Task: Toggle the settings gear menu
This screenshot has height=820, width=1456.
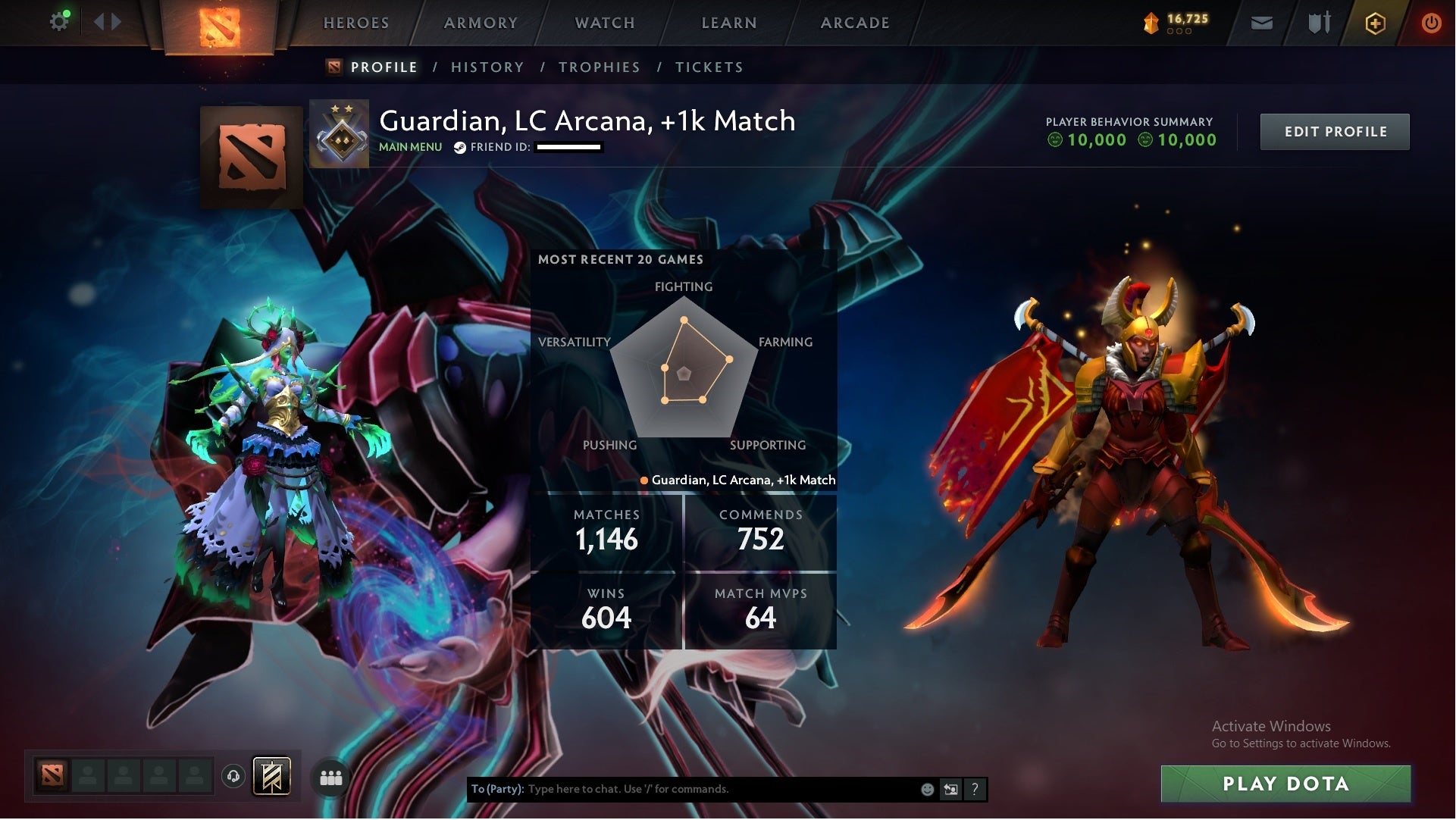Action: 59,21
